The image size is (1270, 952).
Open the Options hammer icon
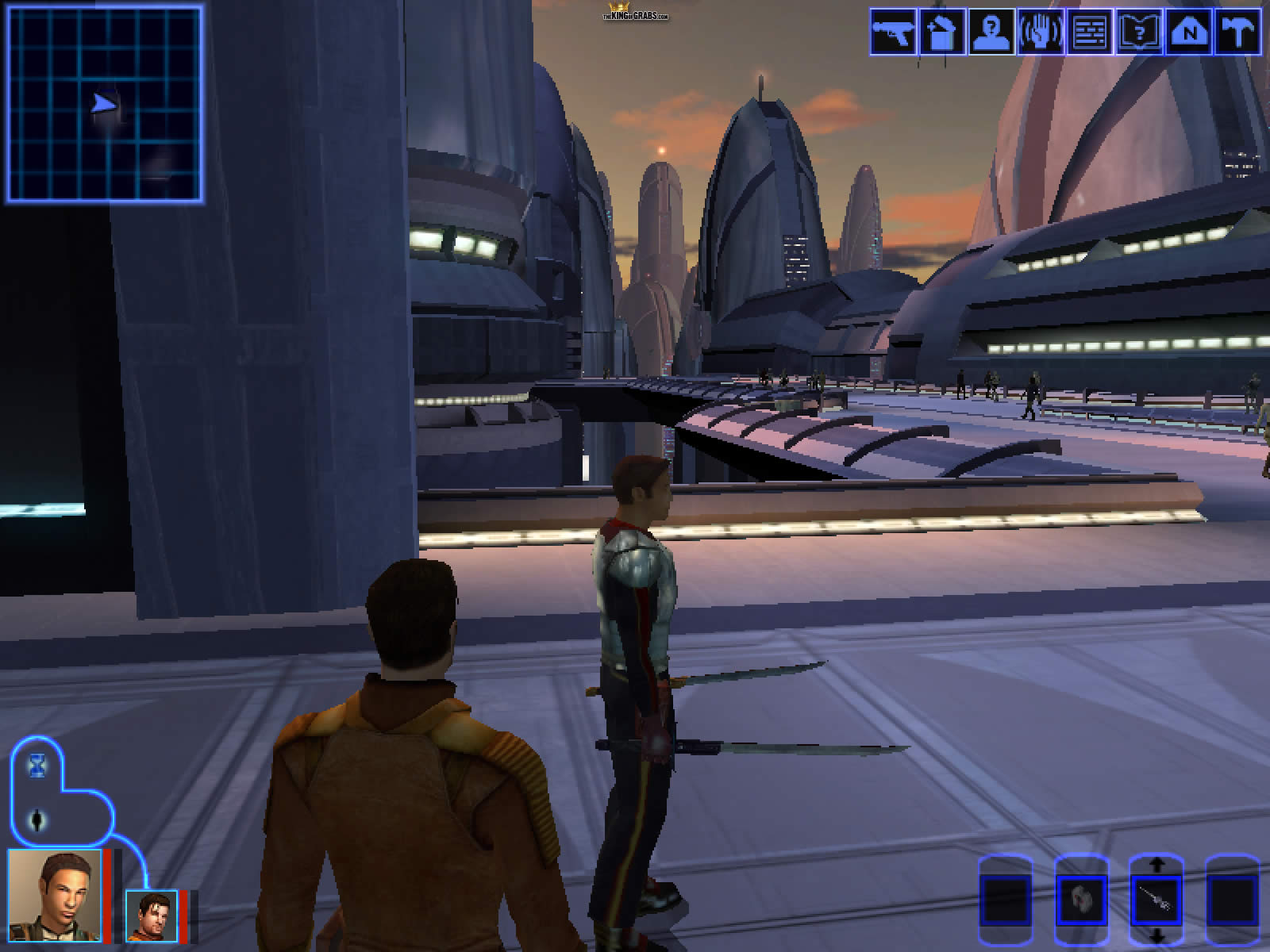[1237, 32]
